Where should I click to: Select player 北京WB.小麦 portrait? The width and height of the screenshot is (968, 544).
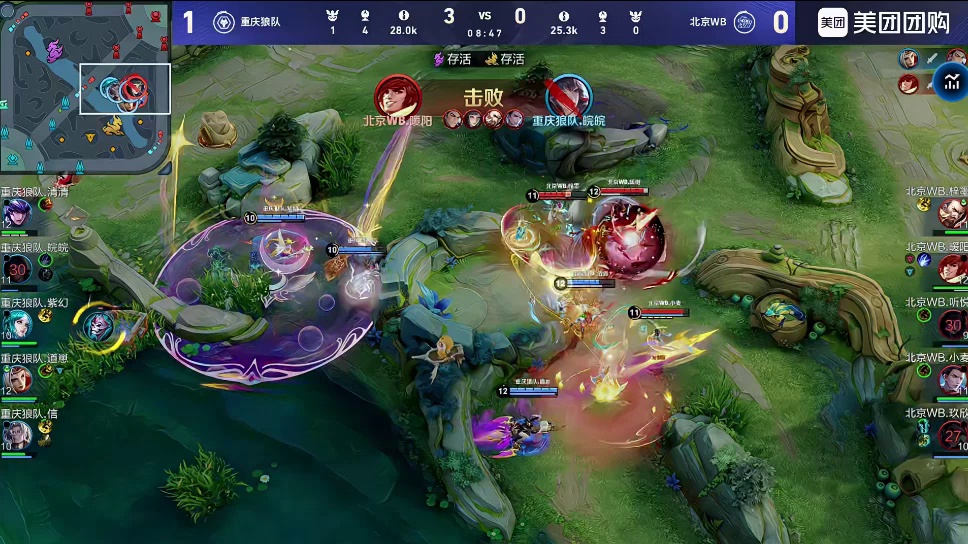tap(951, 379)
